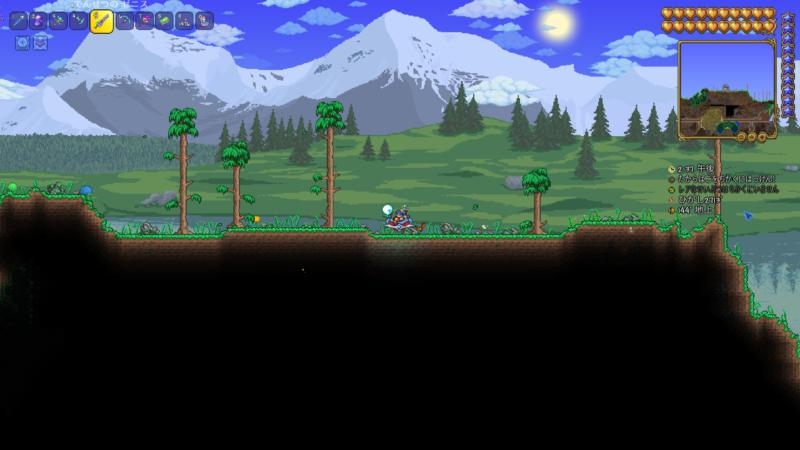This screenshot has width=800, height=450.
Task: Click the second buff icon below the hotbar
Action: click(40, 42)
